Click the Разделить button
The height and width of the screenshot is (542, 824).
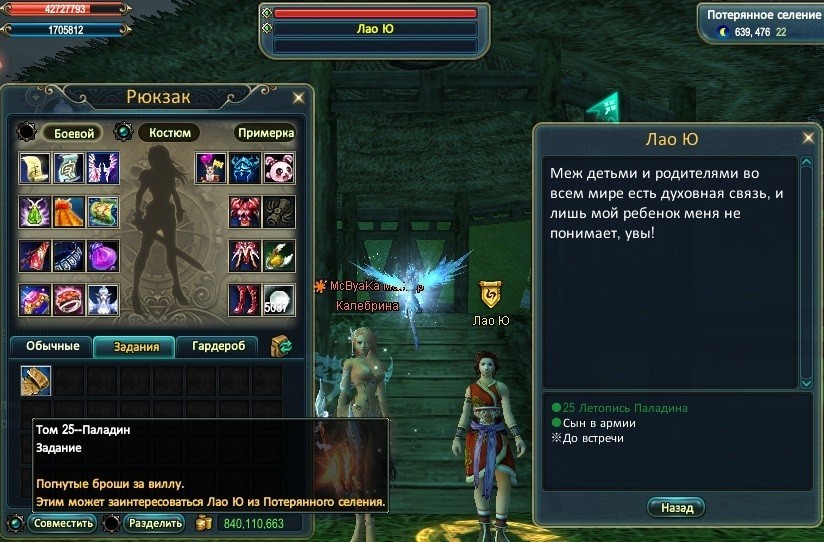point(155,523)
